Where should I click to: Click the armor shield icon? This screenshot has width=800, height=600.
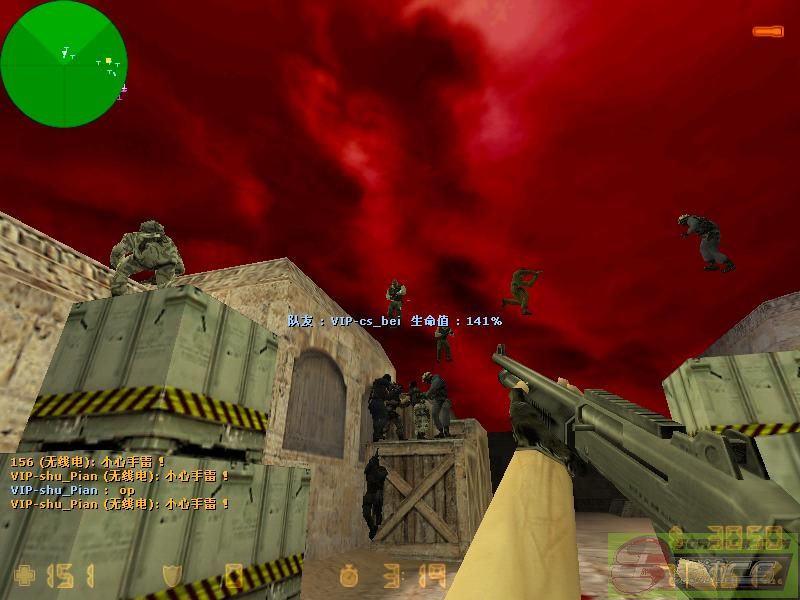[x=172, y=576]
